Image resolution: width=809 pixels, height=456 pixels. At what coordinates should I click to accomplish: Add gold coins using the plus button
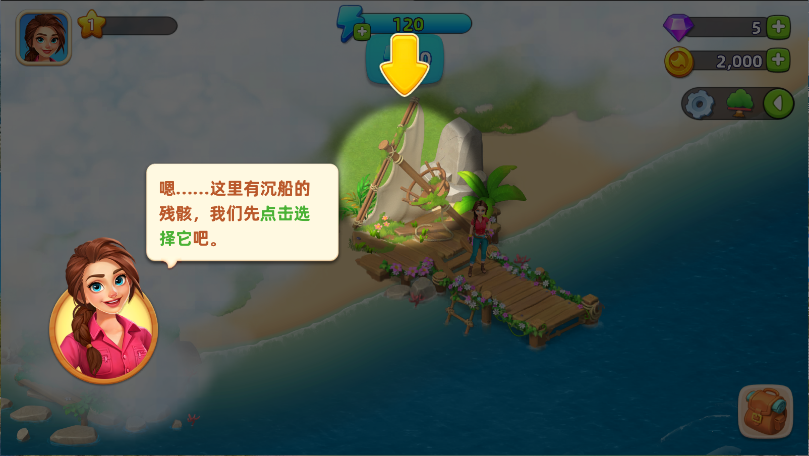pyautogui.click(x=778, y=61)
